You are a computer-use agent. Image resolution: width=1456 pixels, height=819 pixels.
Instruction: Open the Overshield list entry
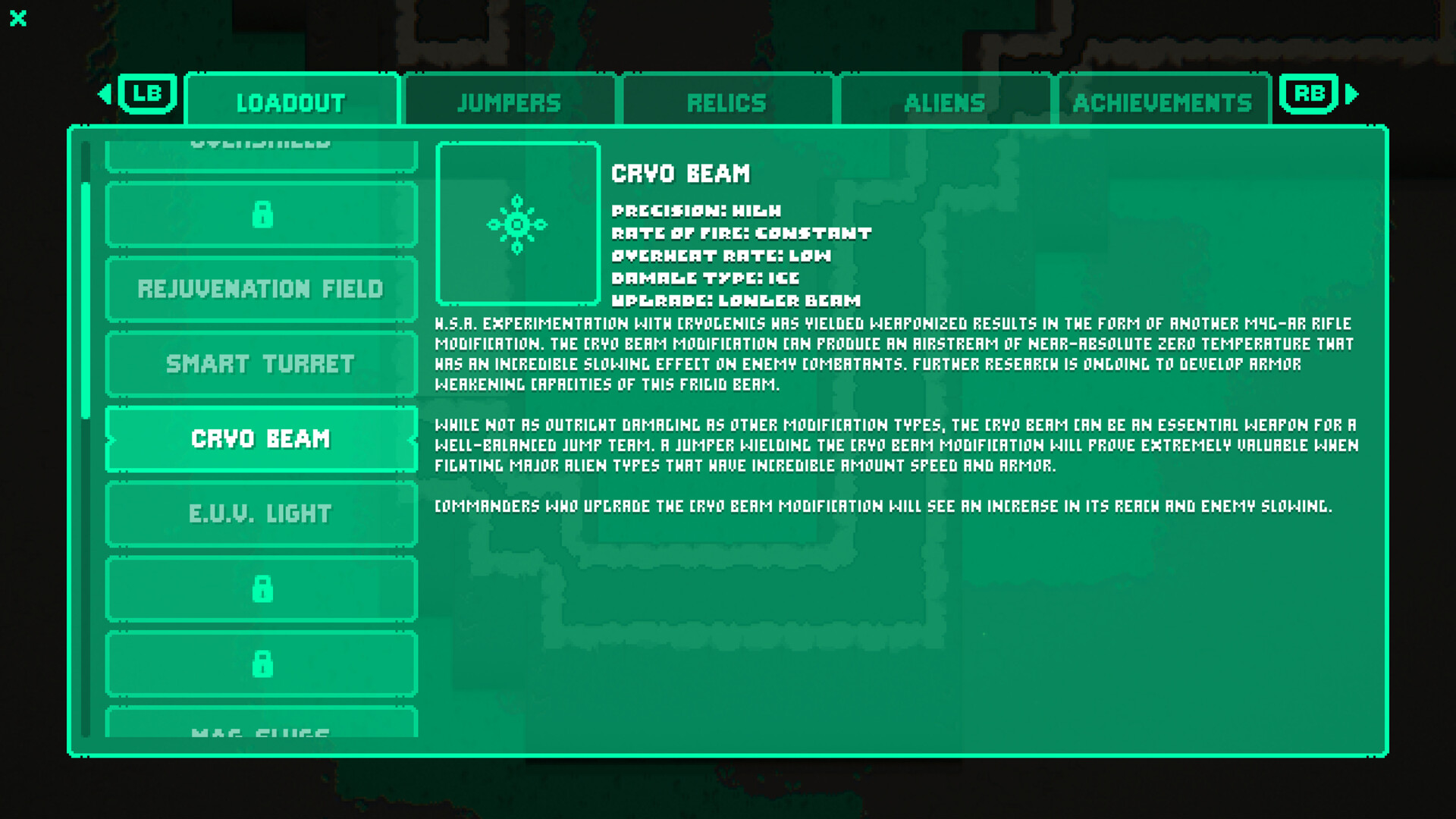click(x=262, y=144)
